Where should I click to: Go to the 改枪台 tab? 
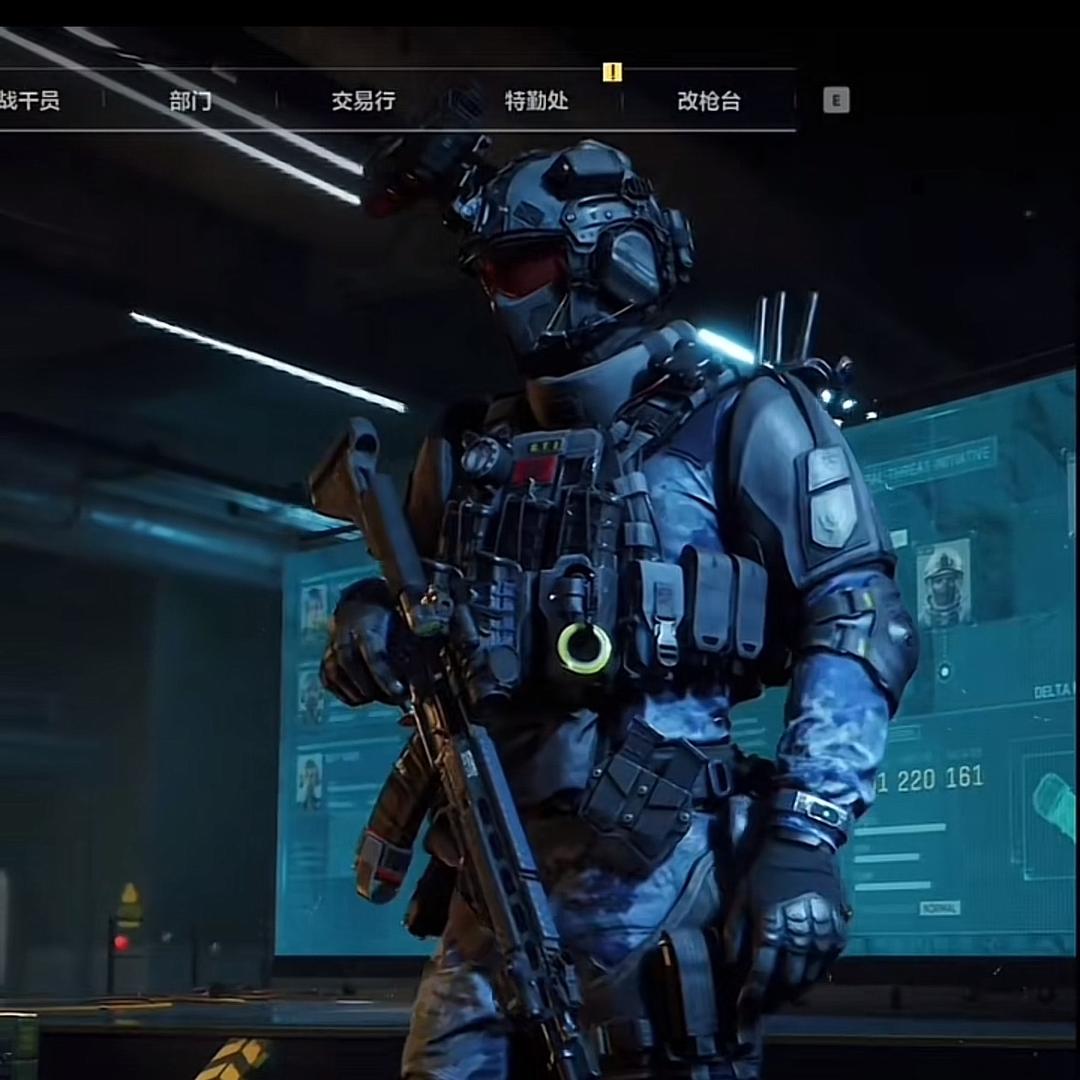point(708,101)
